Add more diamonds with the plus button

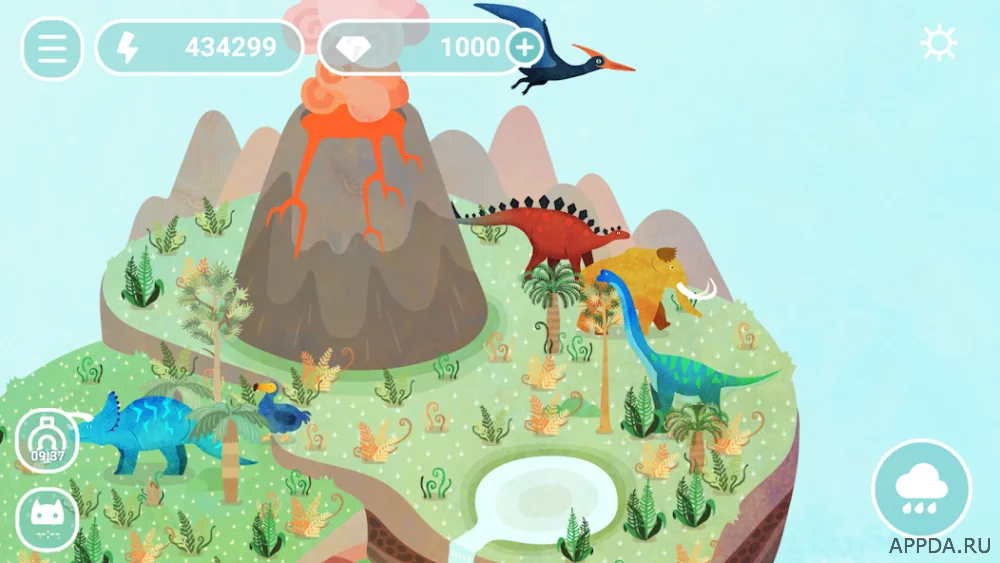coord(525,46)
